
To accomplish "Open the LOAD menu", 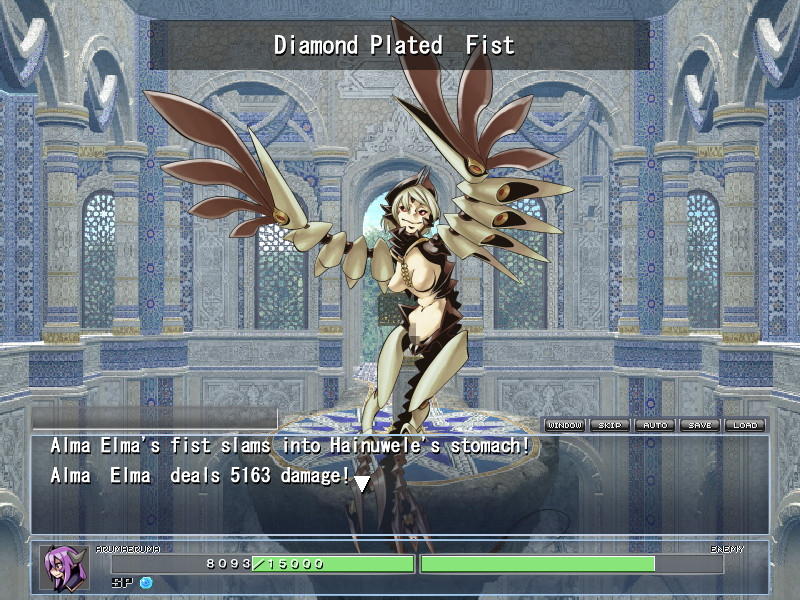I will pos(745,425).
